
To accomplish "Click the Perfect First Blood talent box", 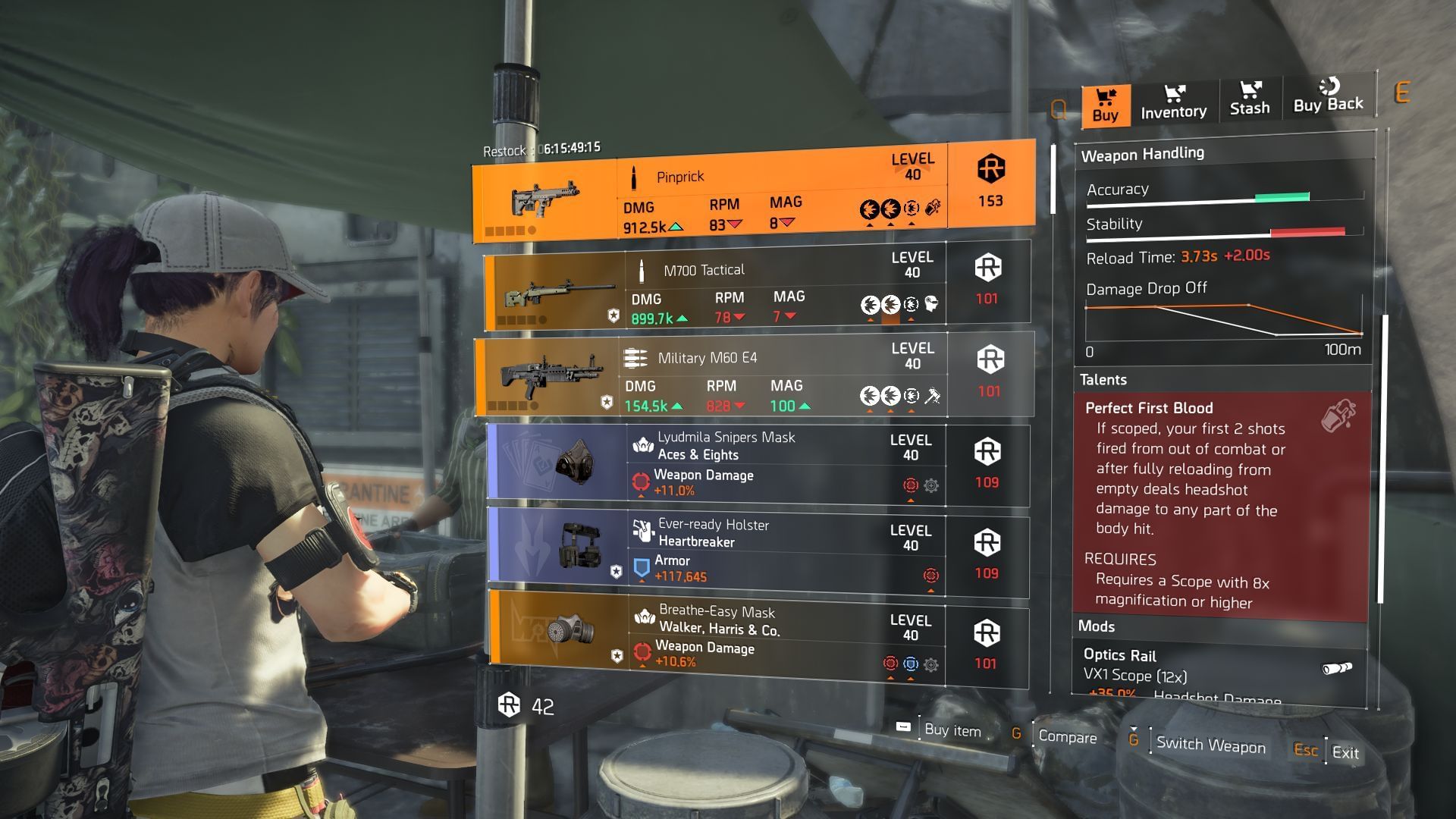I will (1220, 504).
